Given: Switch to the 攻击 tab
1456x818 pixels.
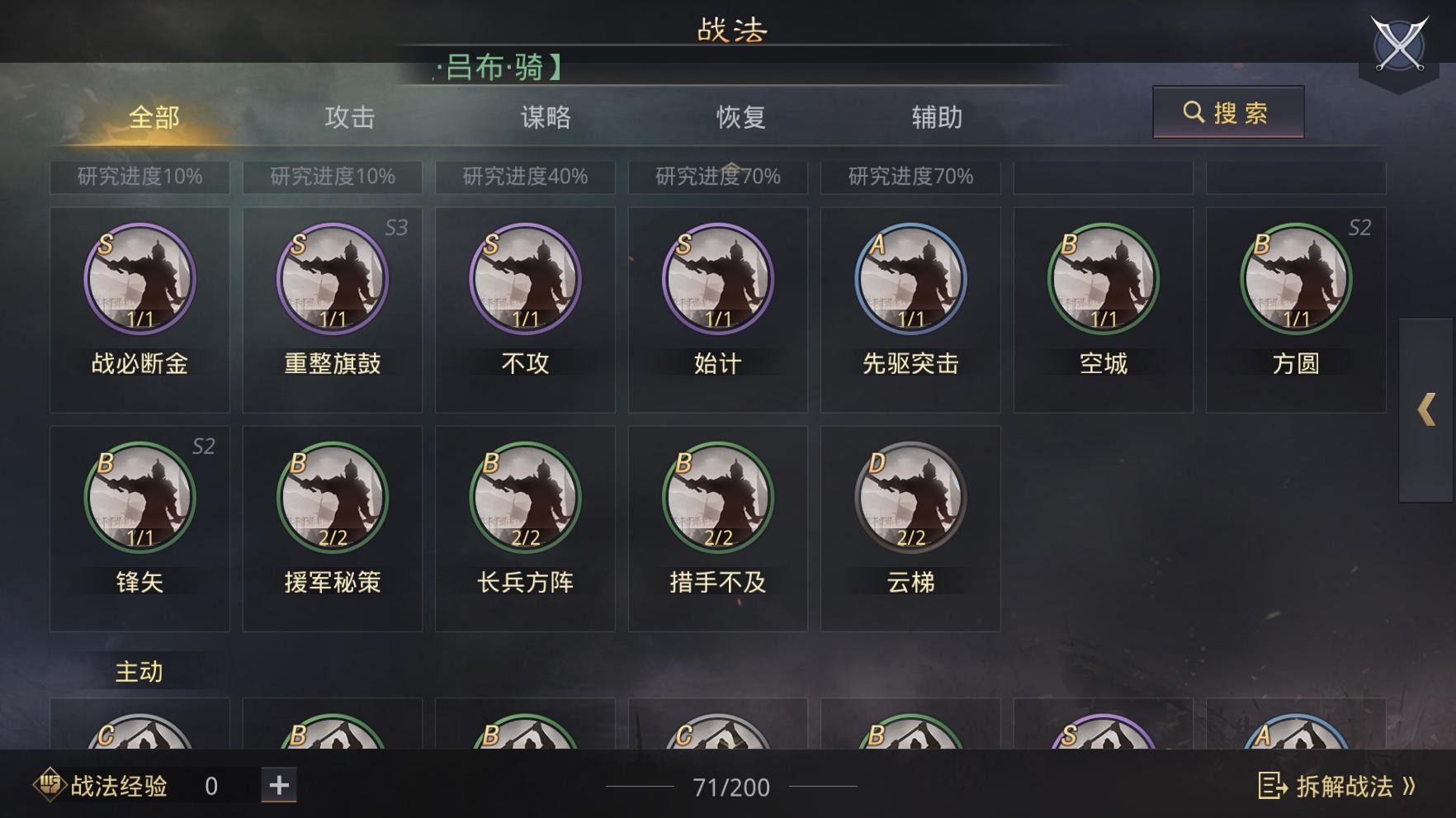Looking at the screenshot, I should [x=349, y=117].
